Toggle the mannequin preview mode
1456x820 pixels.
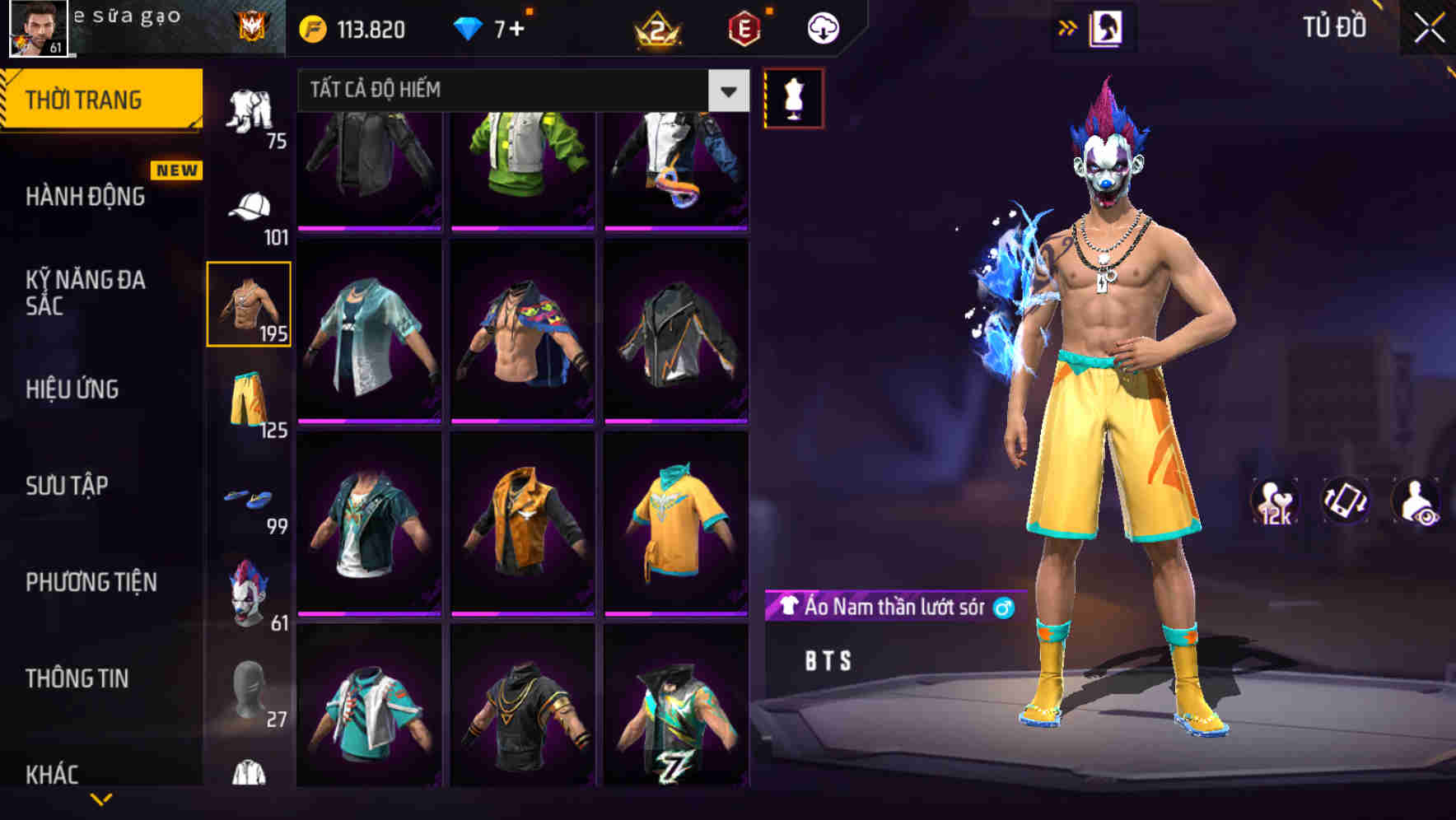[794, 97]
